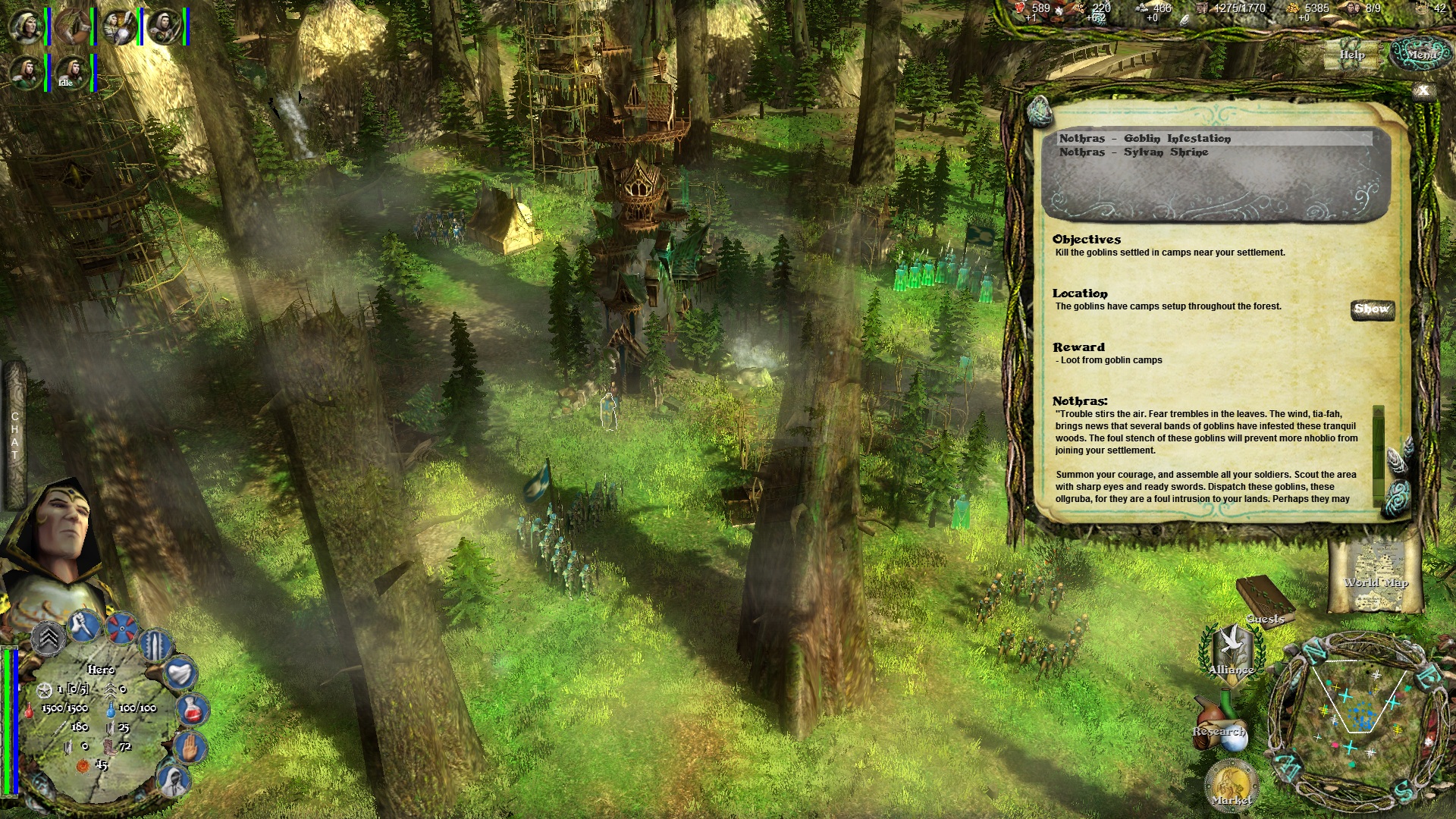Activate the raised hand stop command
Viewport: 1456px width, 819px height.
tap(190, 746)
